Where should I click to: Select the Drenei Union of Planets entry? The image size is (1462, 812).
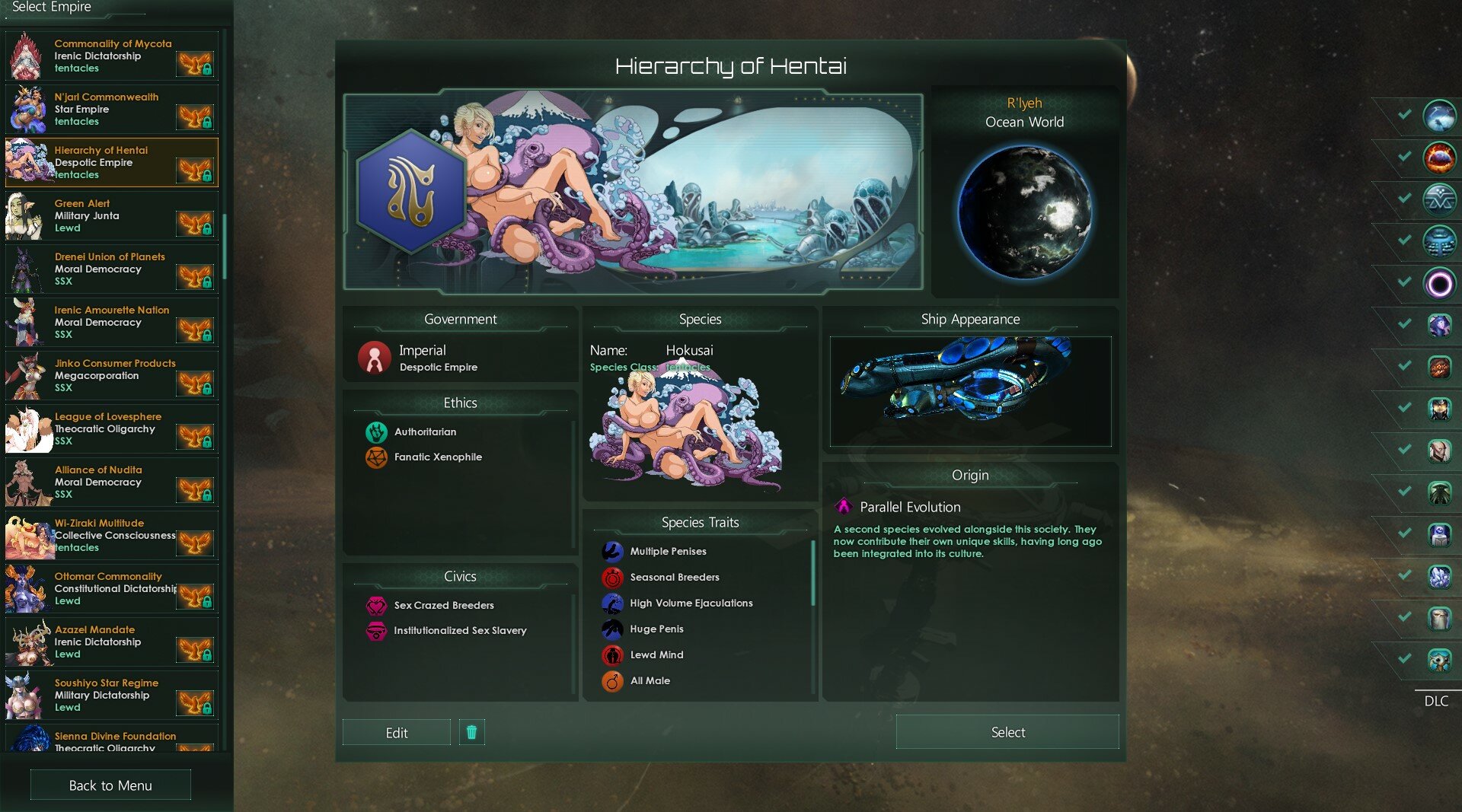coord(111,269)
